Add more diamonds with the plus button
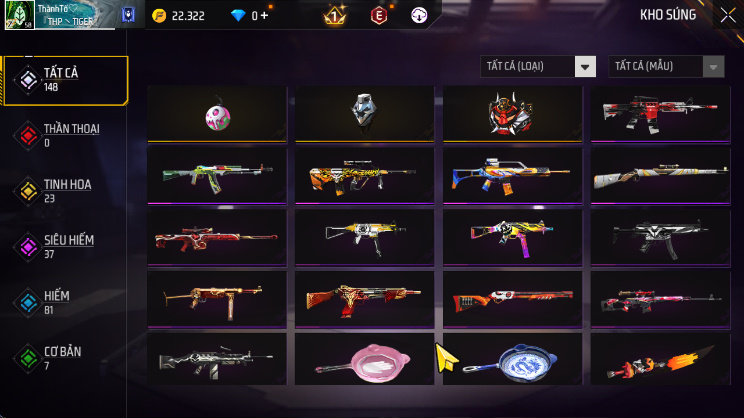This screenshot has width=744, height=418. coord(265,16)
